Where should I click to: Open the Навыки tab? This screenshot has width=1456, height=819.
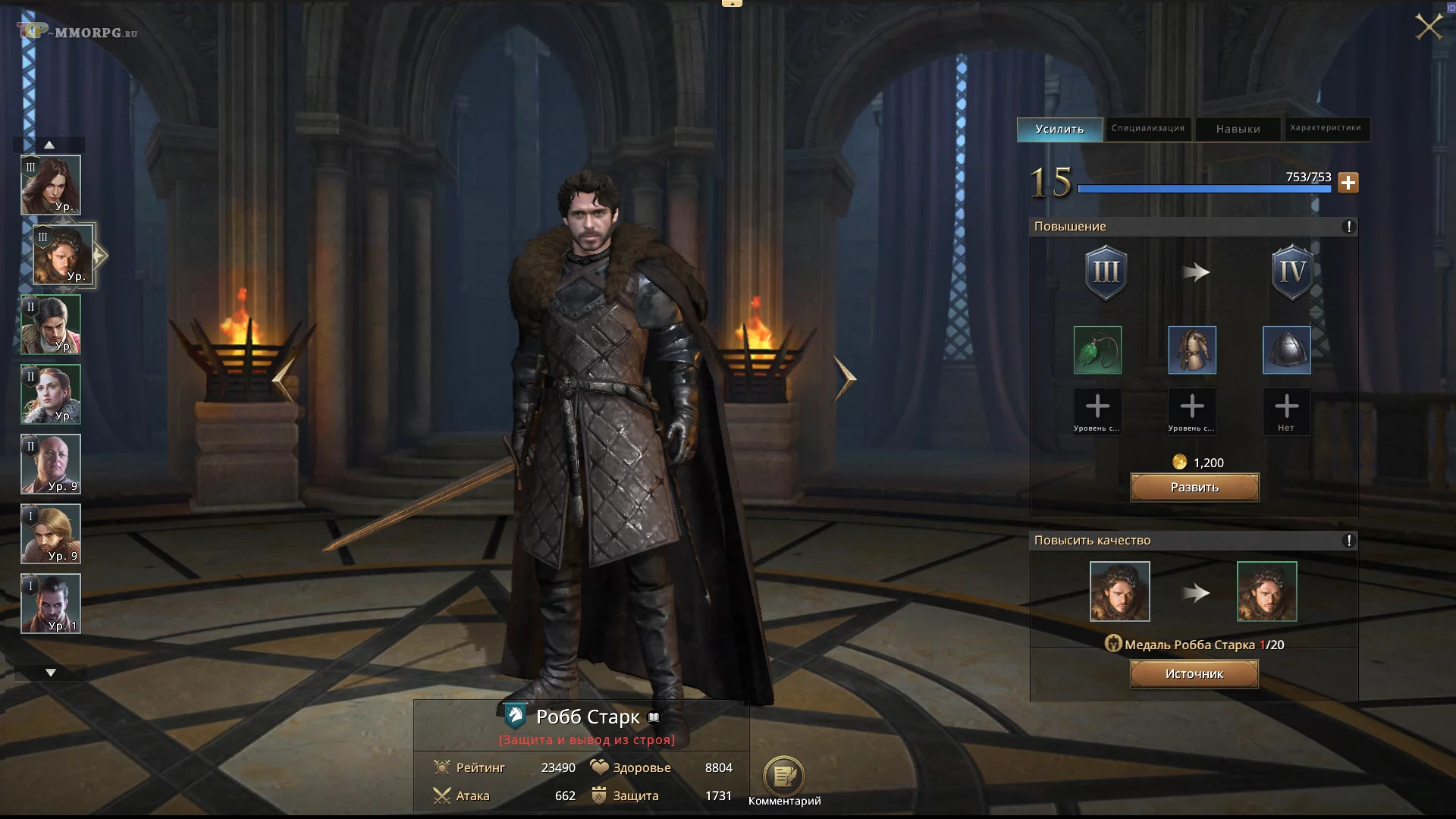coord(1238,130)
